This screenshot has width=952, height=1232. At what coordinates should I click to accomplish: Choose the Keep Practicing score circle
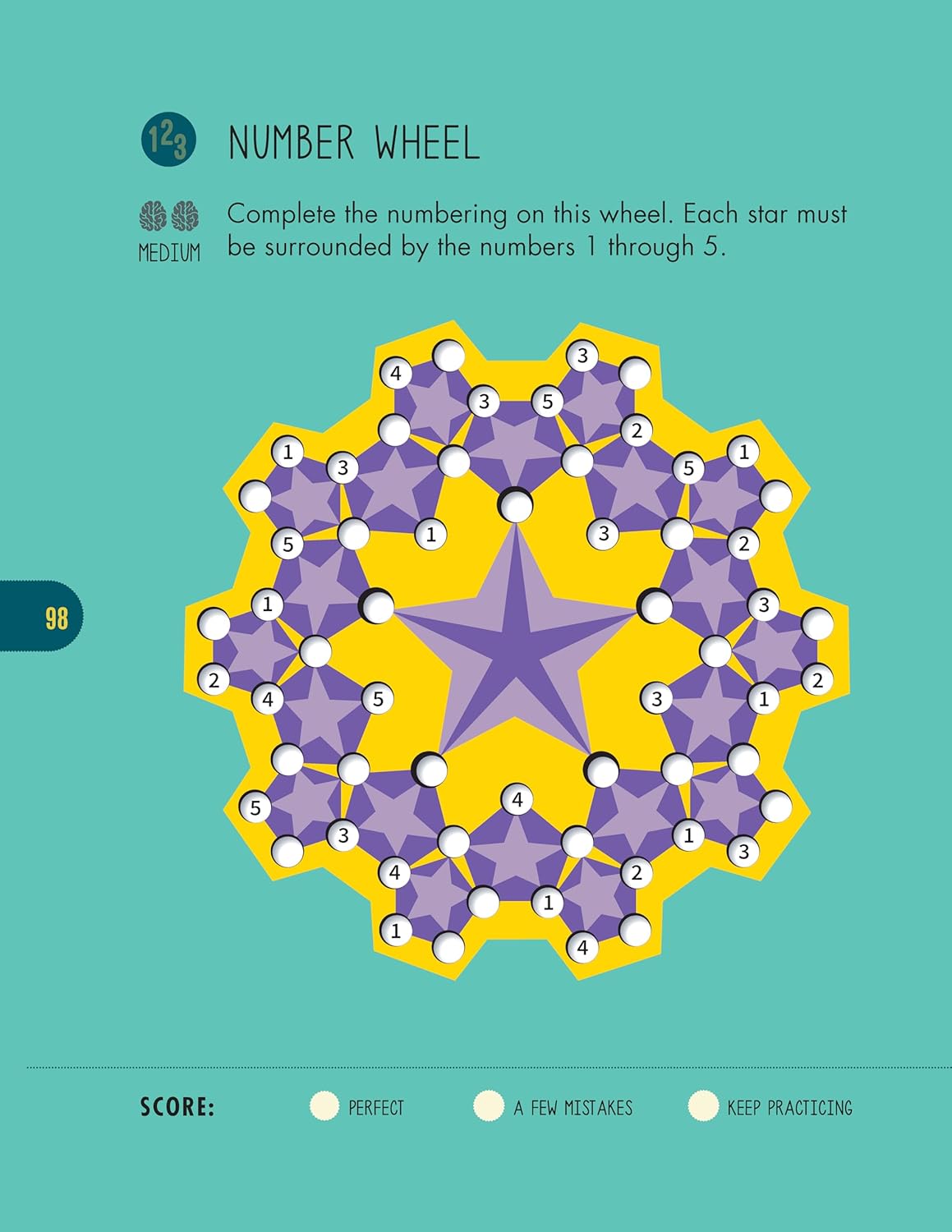pyautogui.click(x=703, y=1106)
